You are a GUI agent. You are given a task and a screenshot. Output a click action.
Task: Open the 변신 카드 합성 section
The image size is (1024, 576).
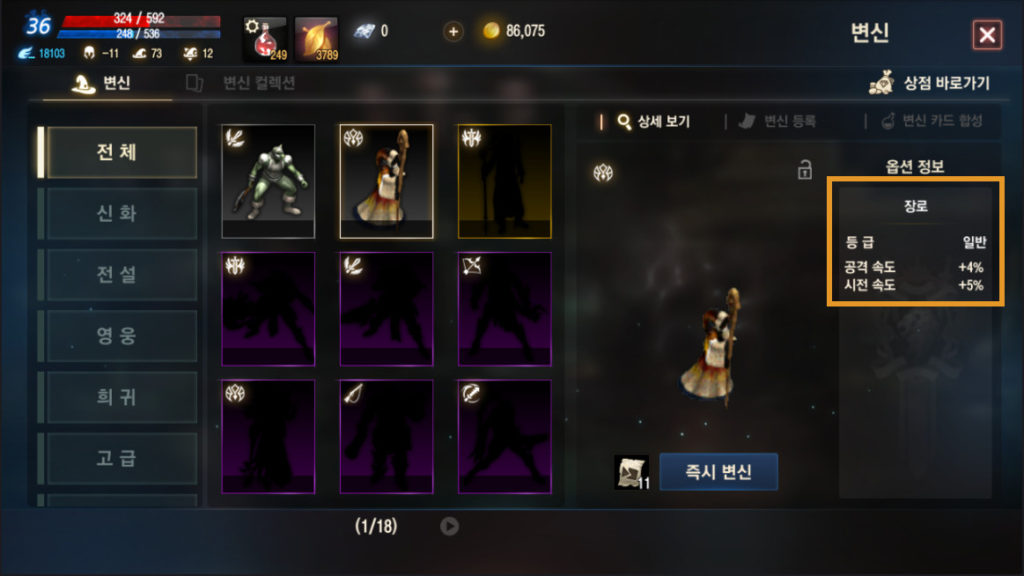coord(931,122)
